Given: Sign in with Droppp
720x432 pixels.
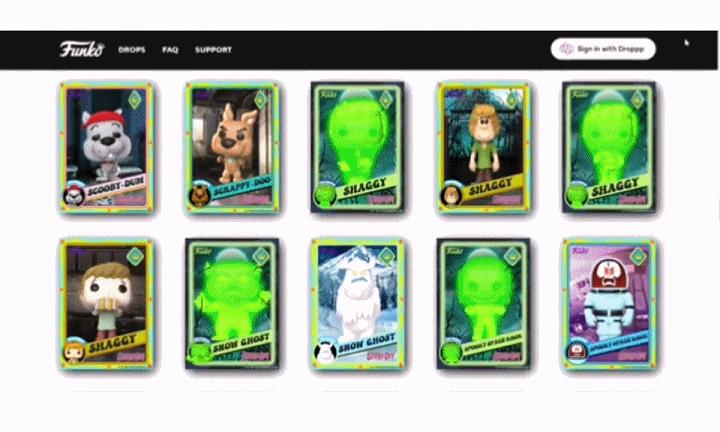Looking at the screenshot, I should click(x=603, y=49).
